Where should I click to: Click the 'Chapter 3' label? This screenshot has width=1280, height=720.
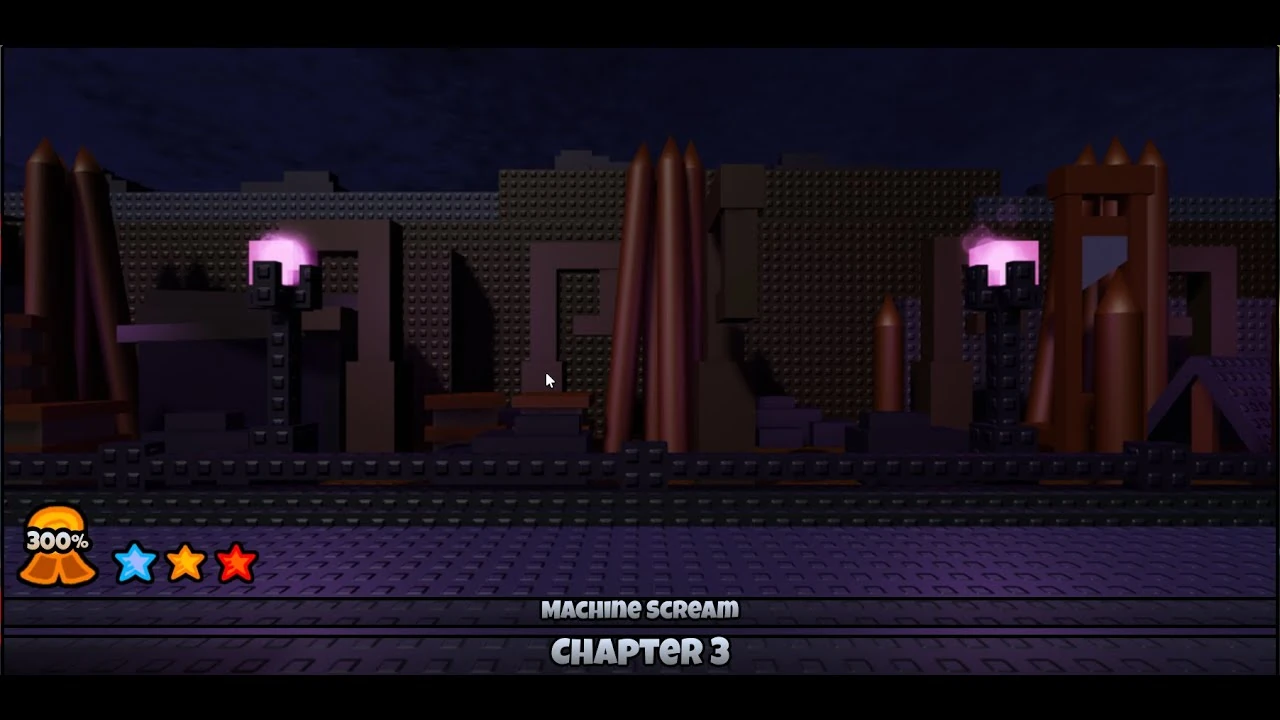[x=640, y=651]
